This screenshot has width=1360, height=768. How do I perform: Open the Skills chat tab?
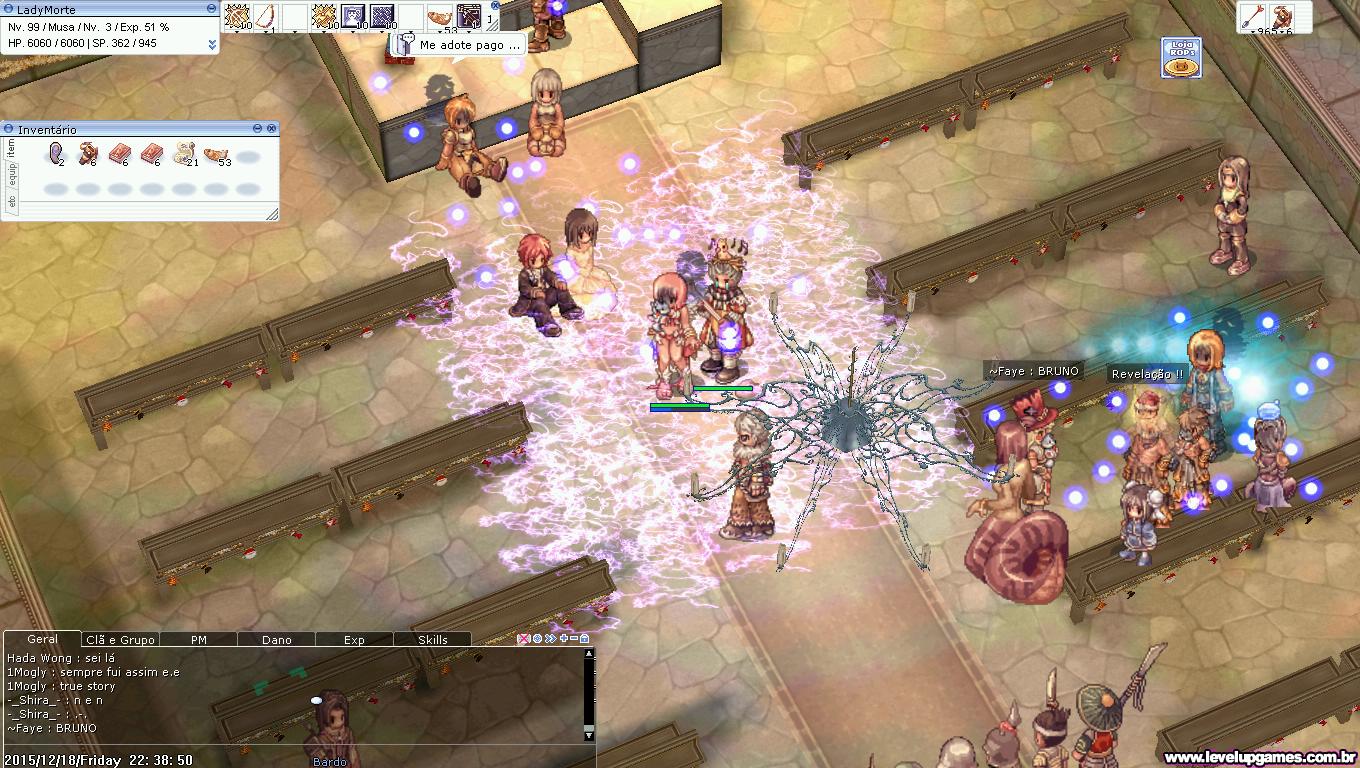[432, 639]
